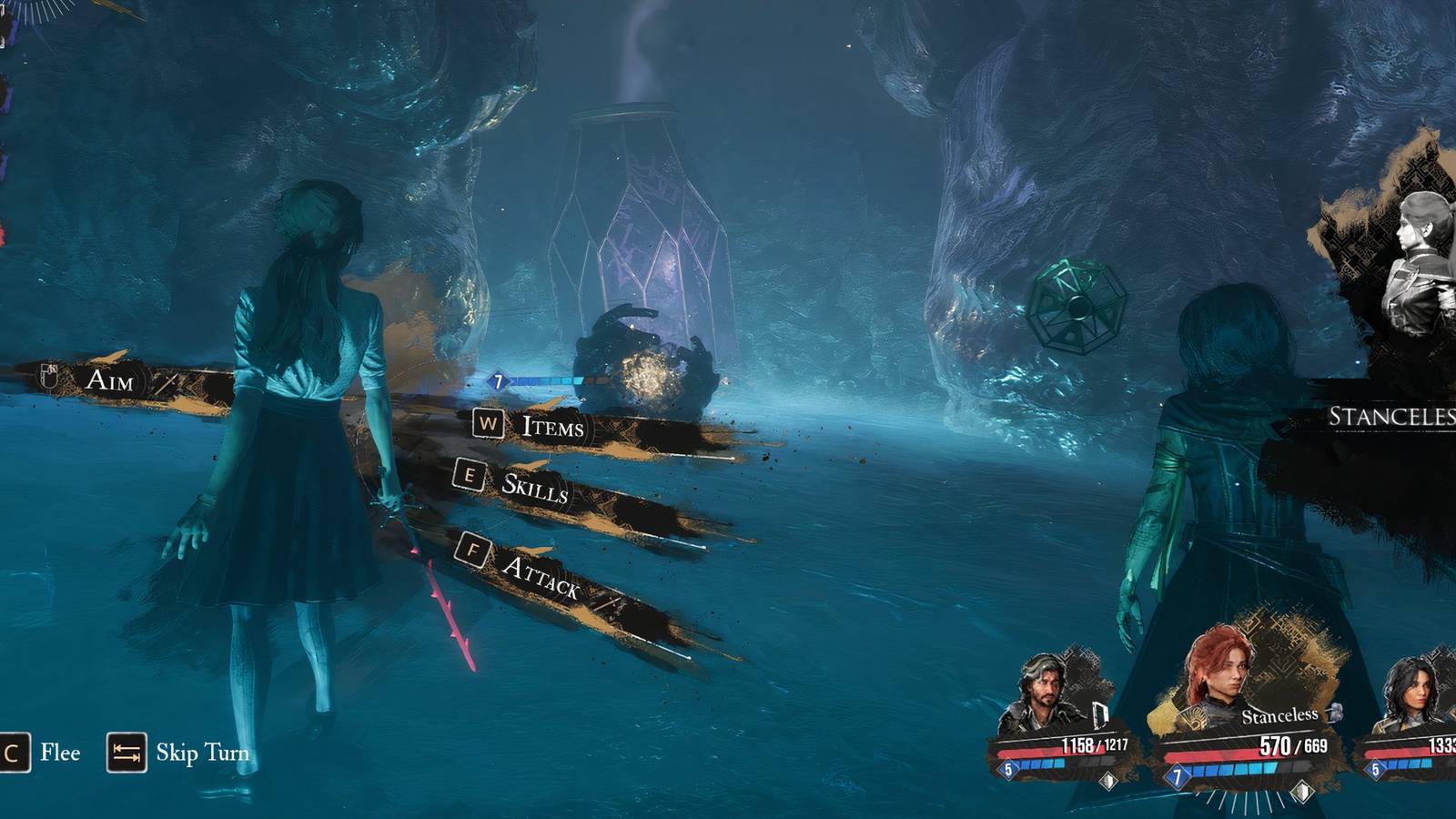Click the blue diamond 5 badge on leftmost portrait panel
The width and height of the screenshot is (1456, 819).
click(1007, 770)
